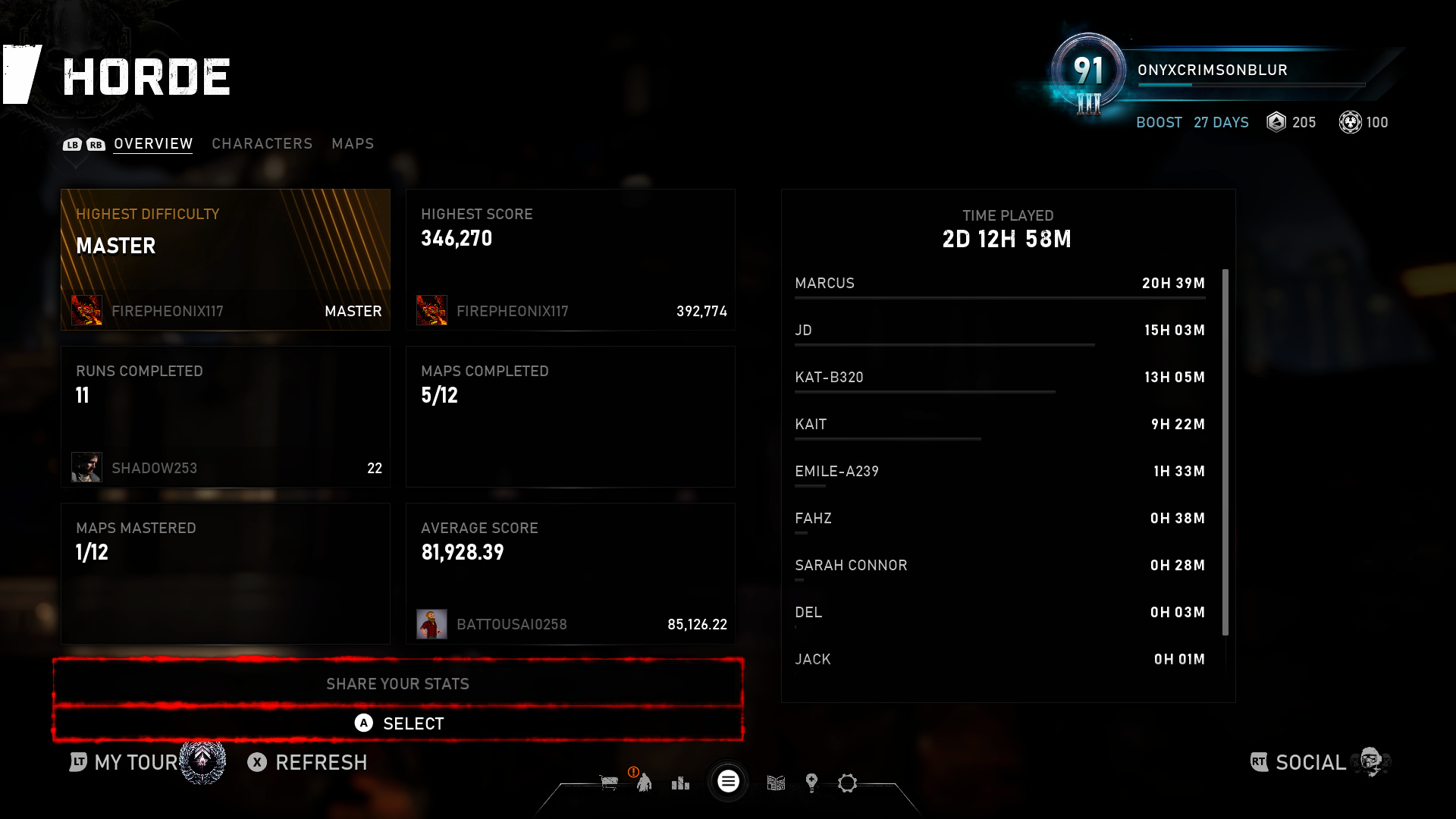Open the gear settings icon
The width and height of the screenshot is (1456, 819).
click(x=847, y=783)
